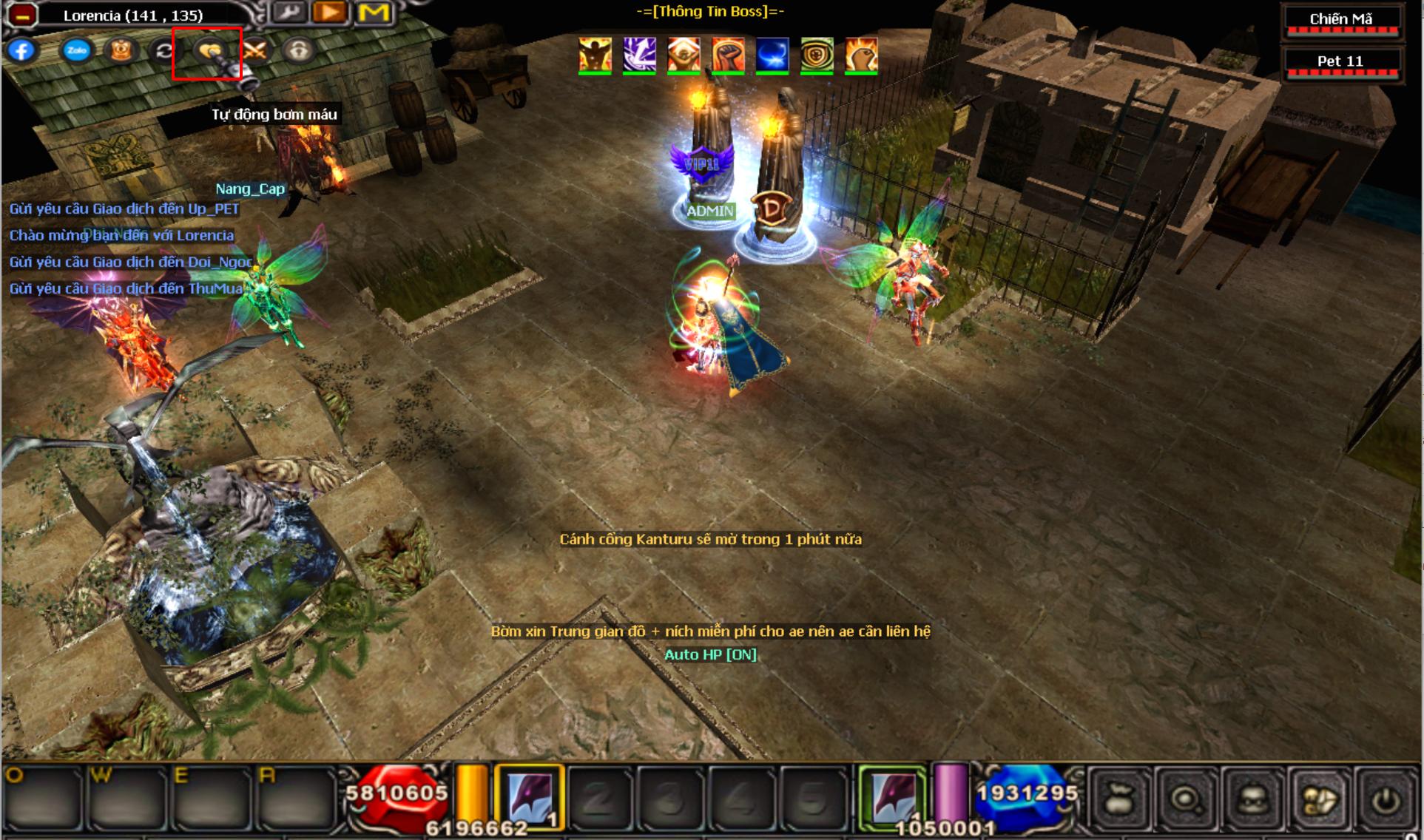The image size is (1424, 840).
Task: Open the Facebook link icon
Action: click(x=22, y=50)
